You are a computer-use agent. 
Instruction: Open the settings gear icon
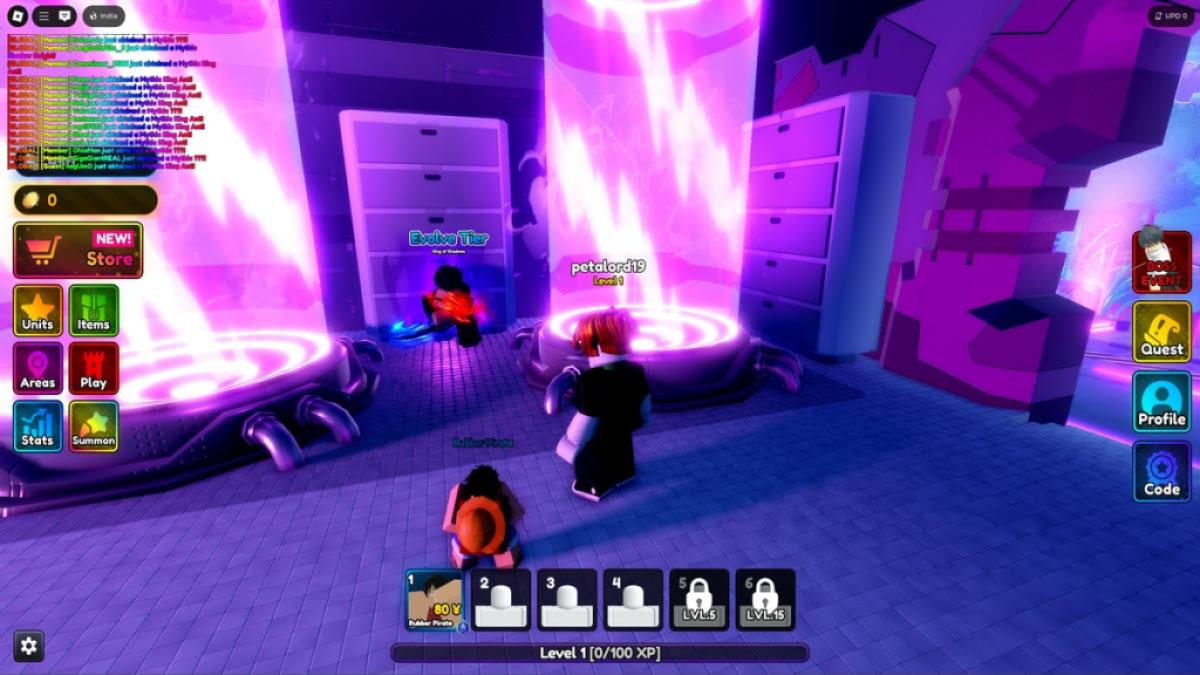(29, 646)
